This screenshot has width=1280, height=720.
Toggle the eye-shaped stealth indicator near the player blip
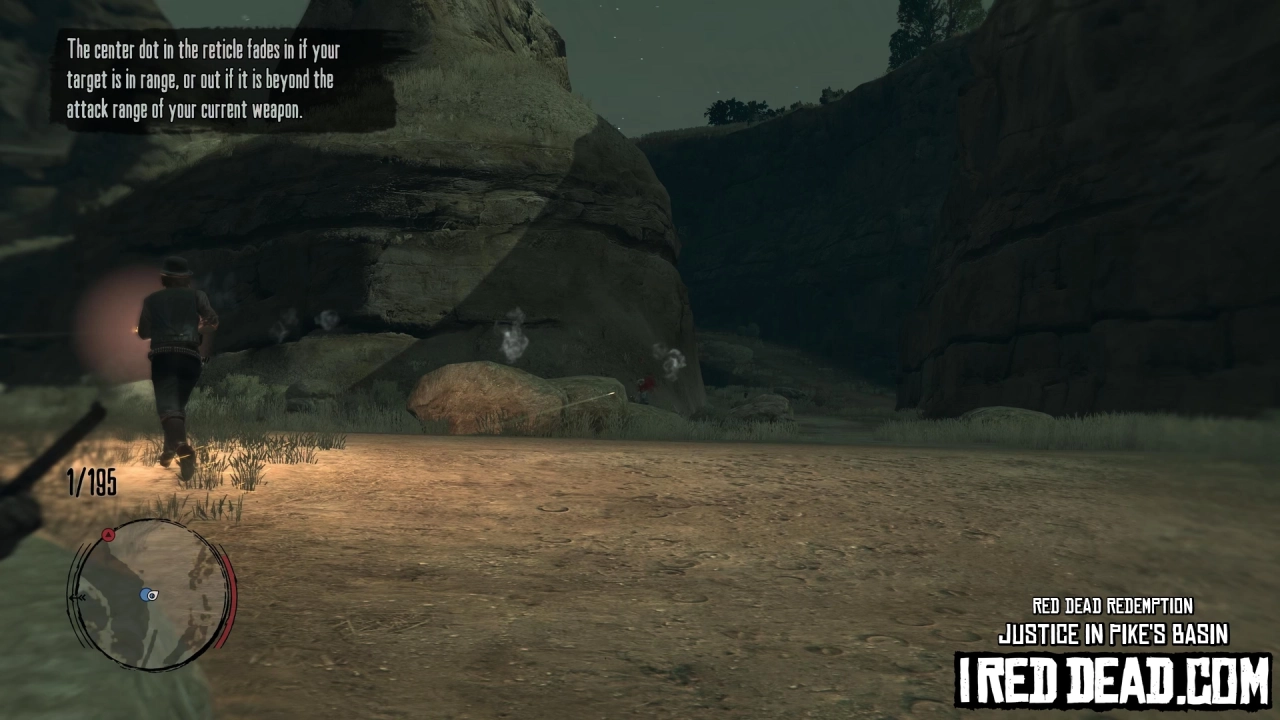(152, 596)
